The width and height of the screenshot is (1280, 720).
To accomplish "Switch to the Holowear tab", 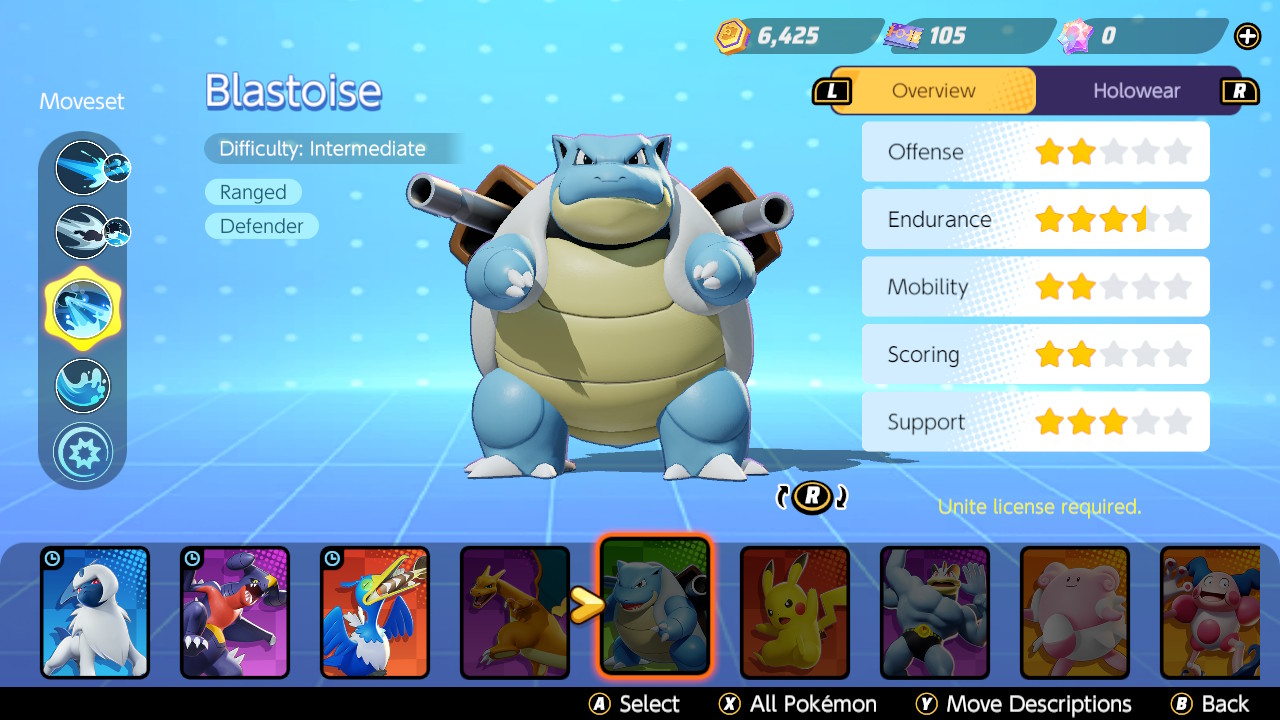I will (1136, 91).
